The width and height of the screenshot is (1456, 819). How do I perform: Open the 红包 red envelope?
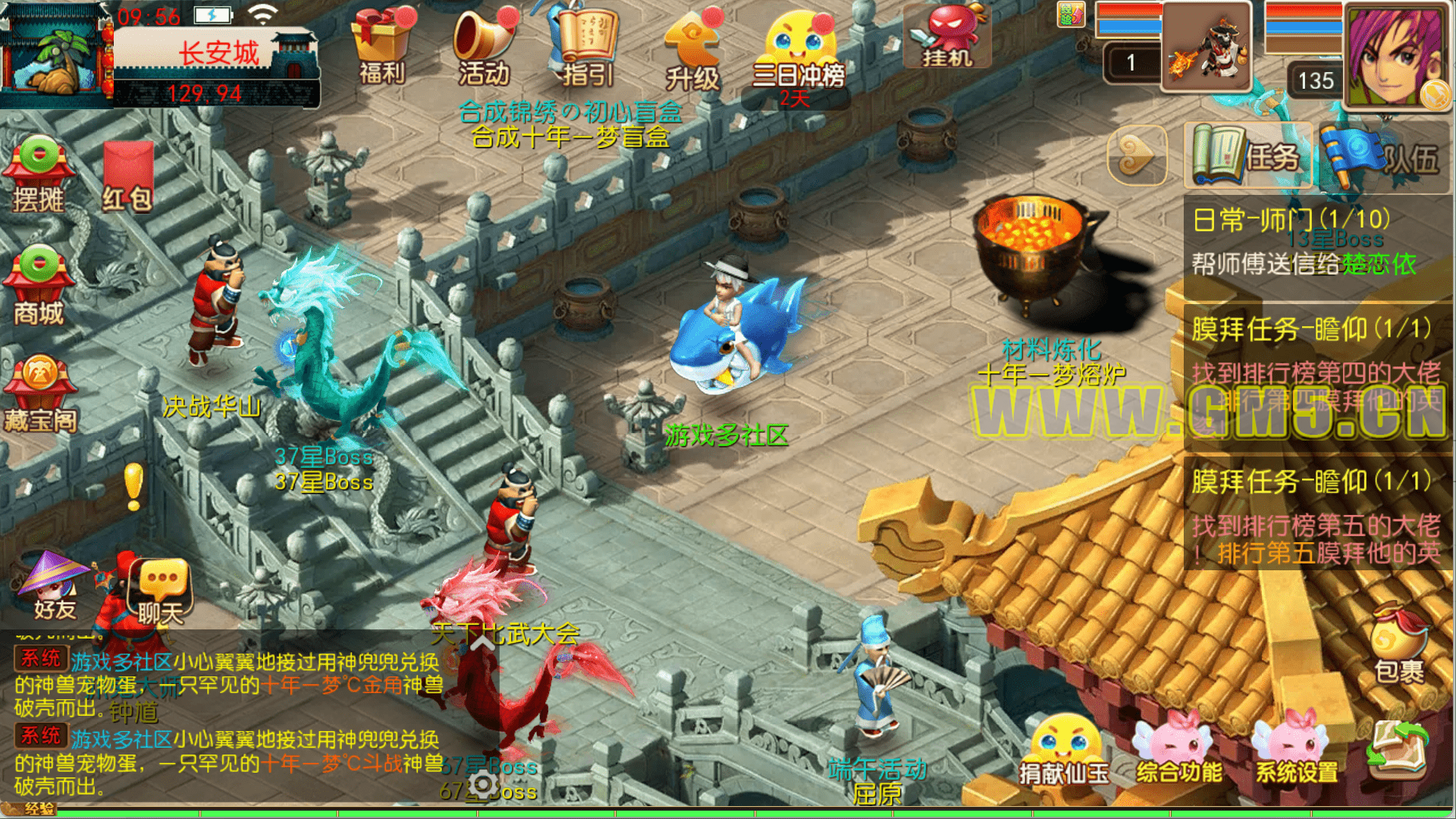(127, 176)
